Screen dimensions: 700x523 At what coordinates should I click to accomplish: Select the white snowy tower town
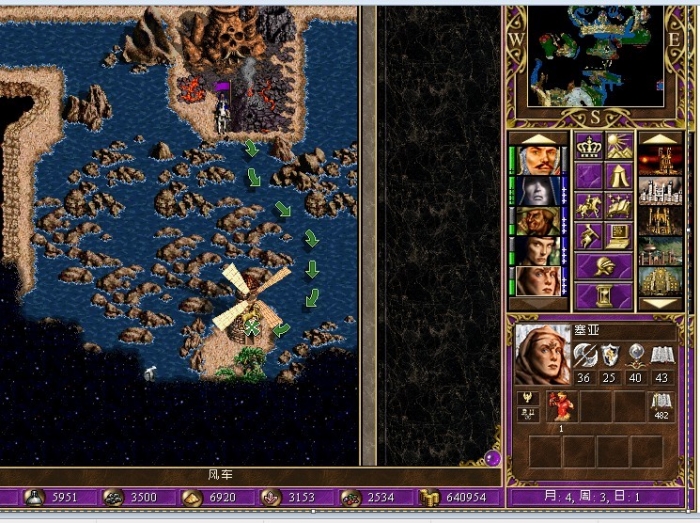pyautogui.click(x=661, y=190)
